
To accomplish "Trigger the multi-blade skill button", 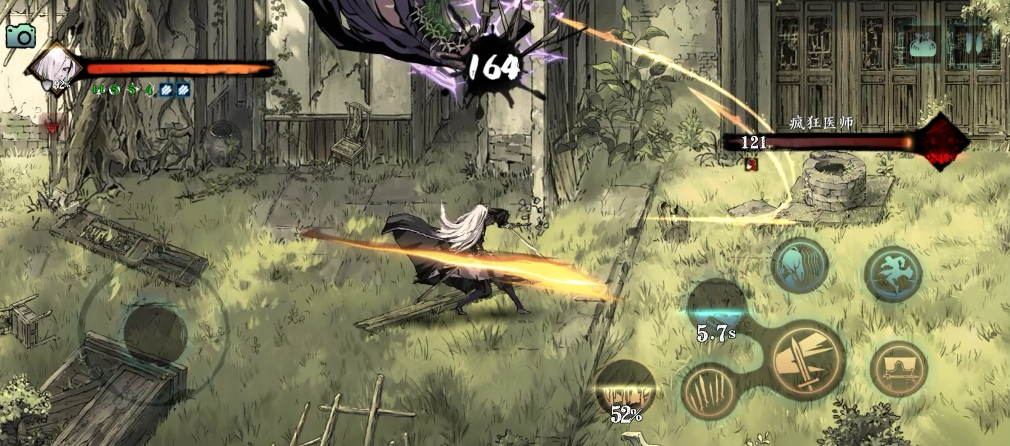I will pyautogui.click(x=712, y=390).
